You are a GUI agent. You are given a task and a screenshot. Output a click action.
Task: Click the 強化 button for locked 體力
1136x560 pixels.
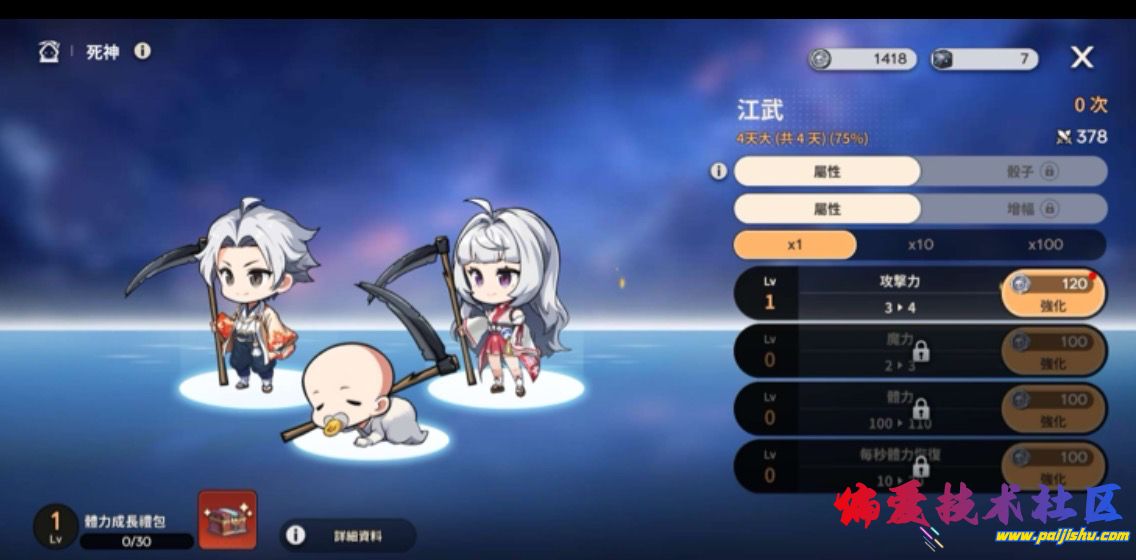pos(1053,409)
